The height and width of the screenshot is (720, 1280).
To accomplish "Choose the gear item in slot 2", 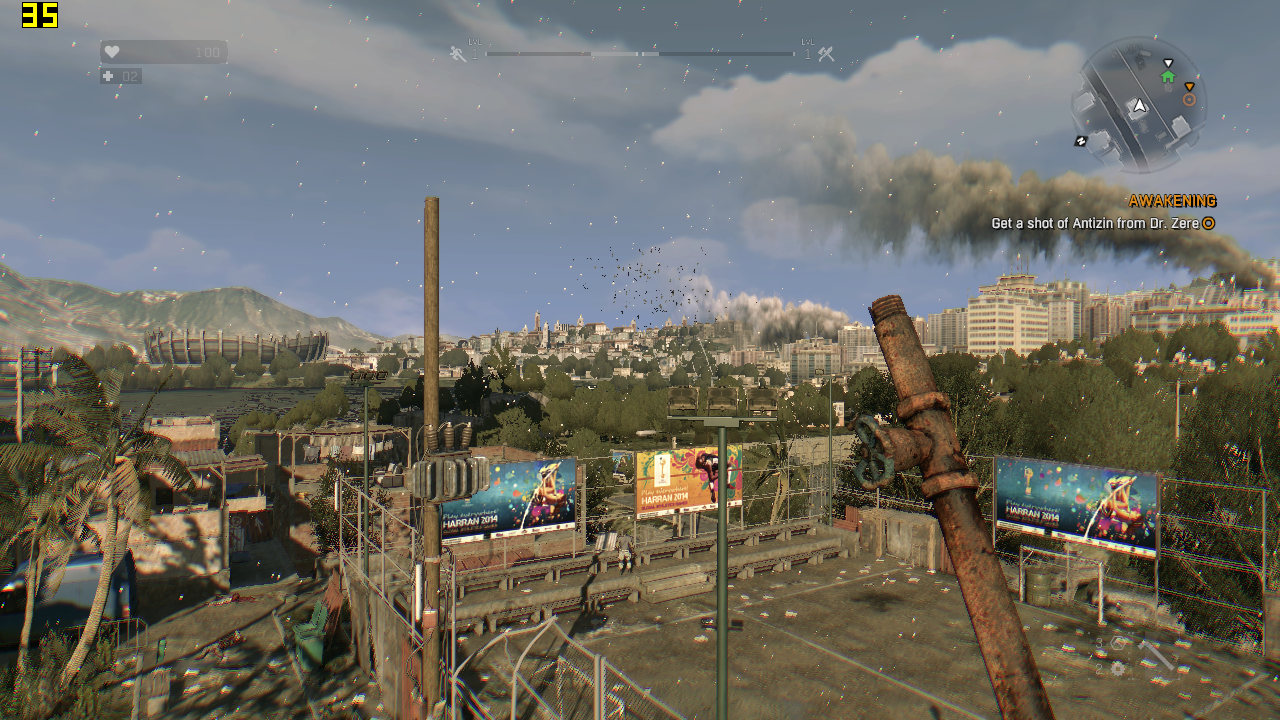I will coord(1117,668).
